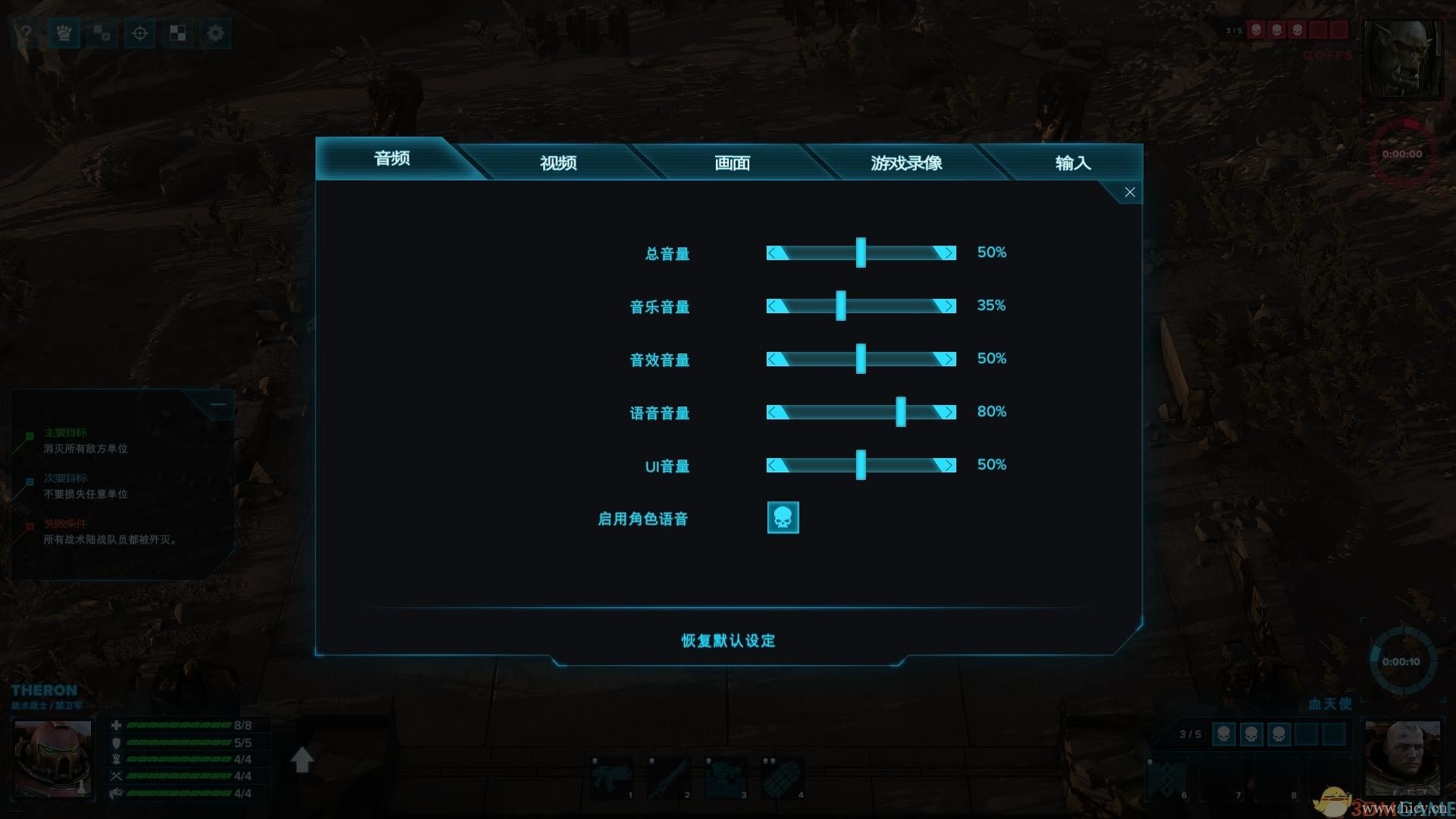Open the help icon in top-left toolbar
The image size is (1456, 819).
pyautogui.click(x=25, y=33)
